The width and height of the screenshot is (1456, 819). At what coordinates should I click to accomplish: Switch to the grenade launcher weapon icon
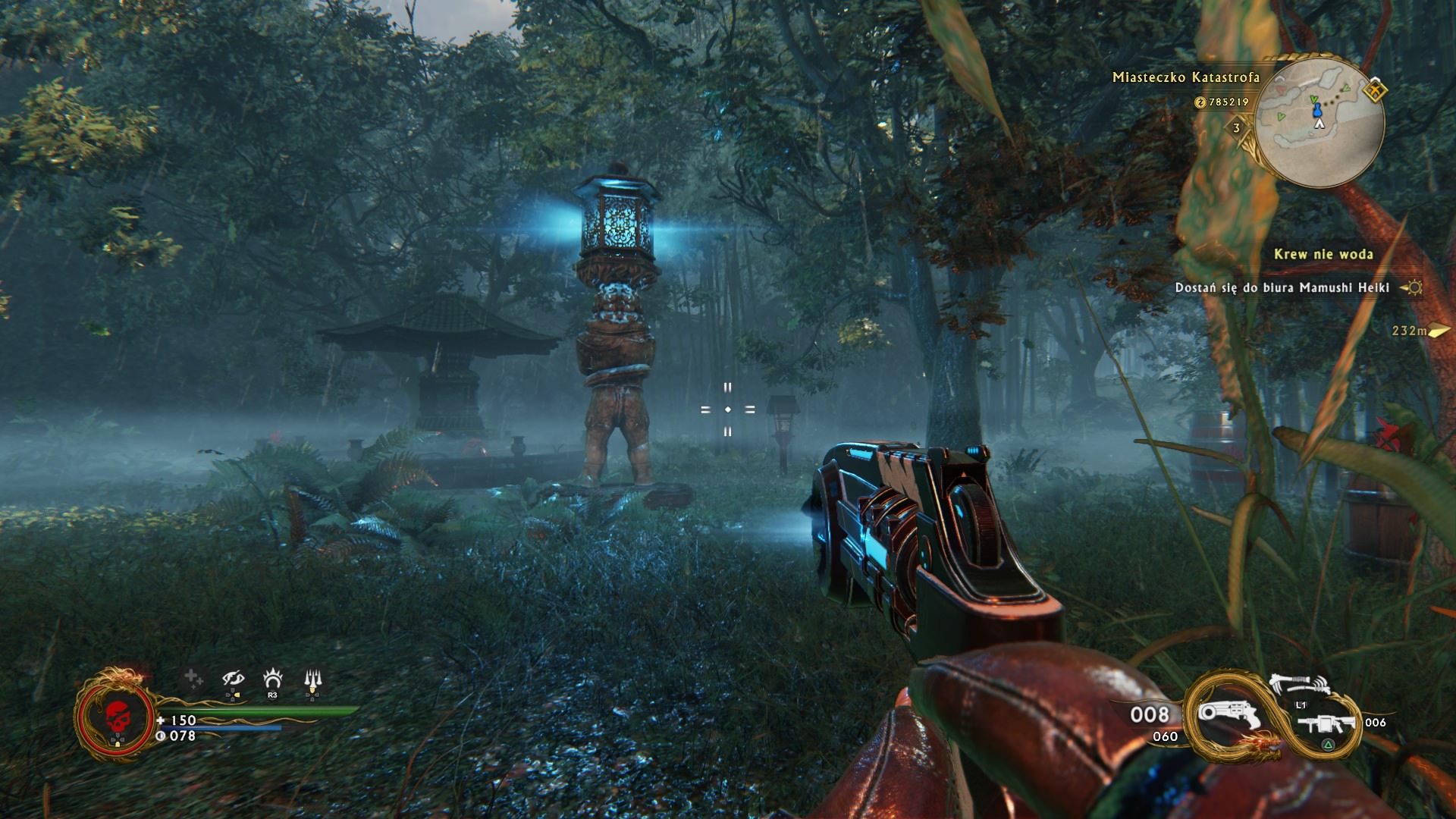click(1326, 724)
